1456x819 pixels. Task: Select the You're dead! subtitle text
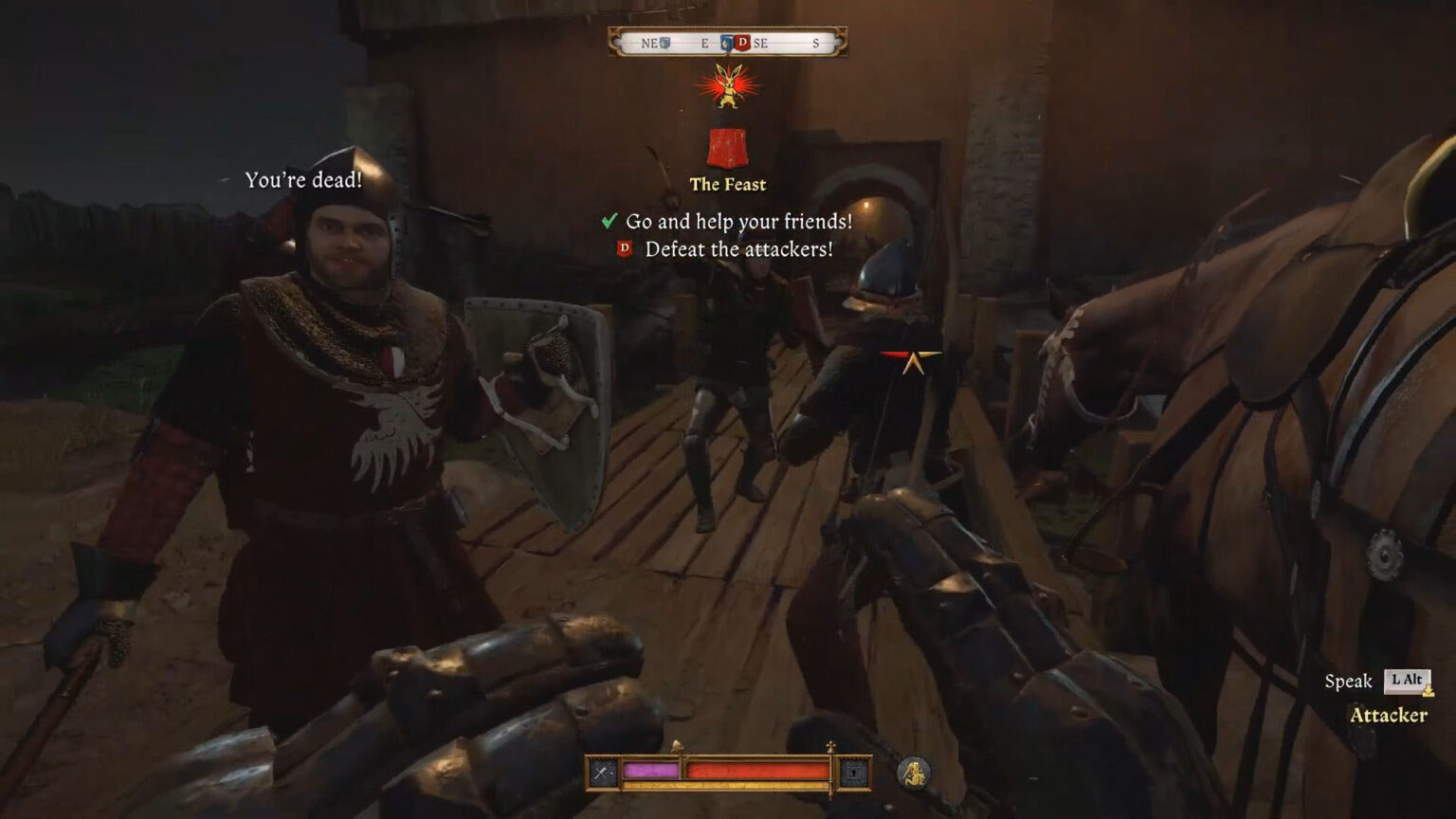(305, 180)
